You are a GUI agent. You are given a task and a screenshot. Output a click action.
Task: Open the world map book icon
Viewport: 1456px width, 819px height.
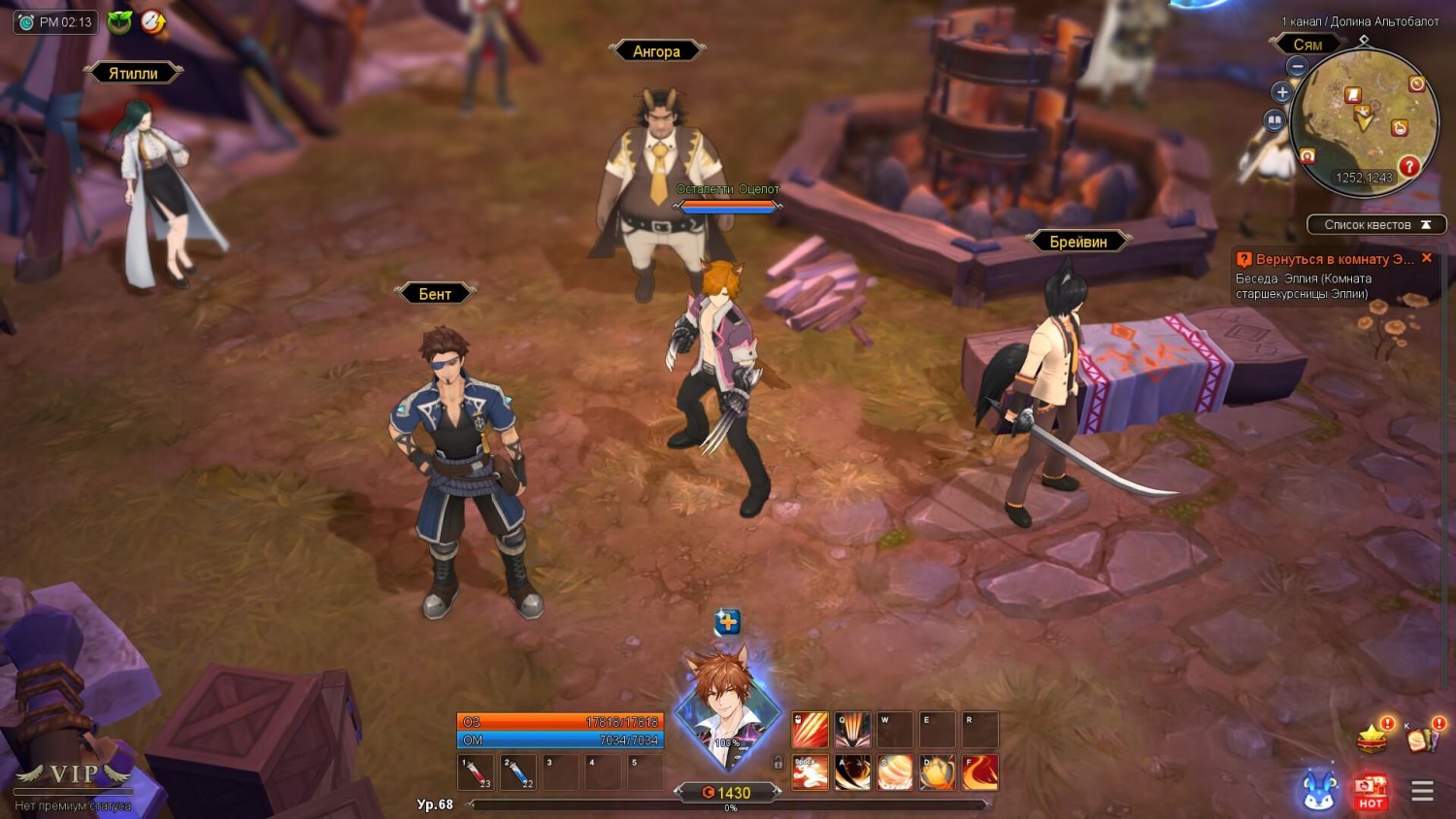coord(1274,120)
